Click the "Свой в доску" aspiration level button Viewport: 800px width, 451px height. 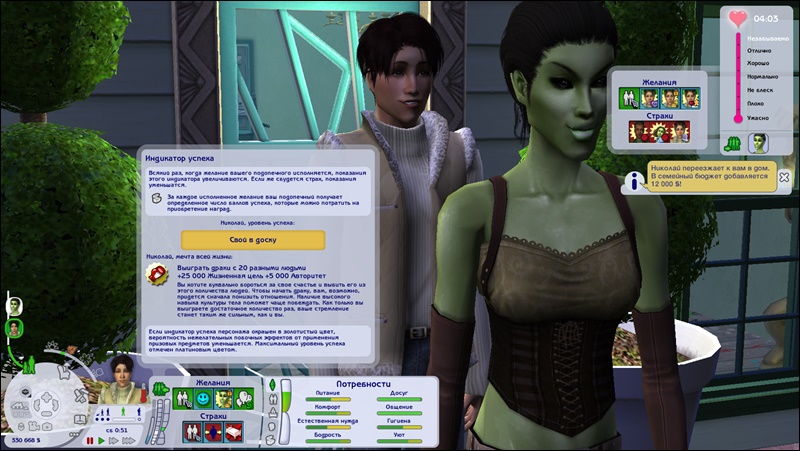(253, 240)
